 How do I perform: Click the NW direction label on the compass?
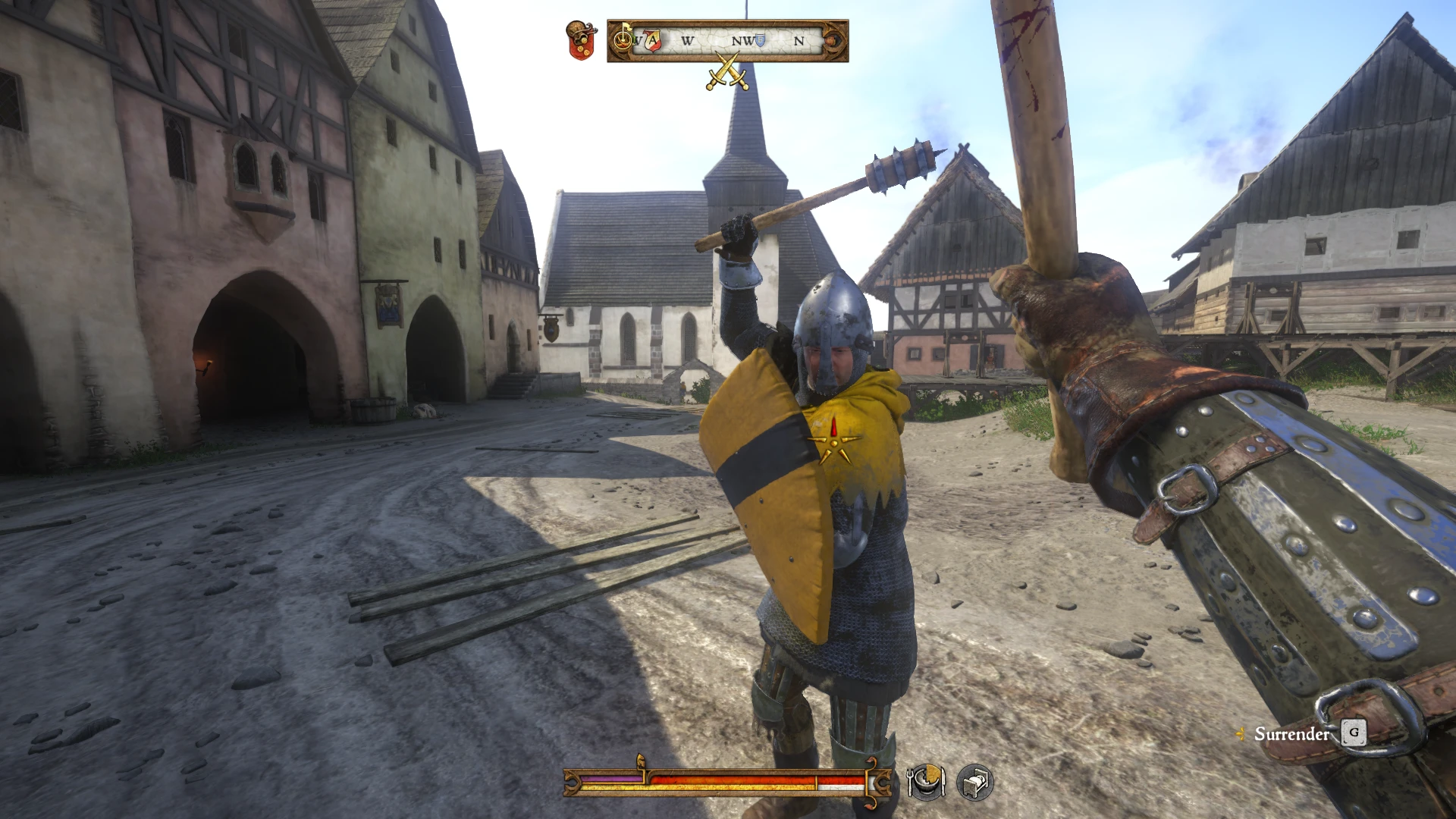(x=741, y=39)
